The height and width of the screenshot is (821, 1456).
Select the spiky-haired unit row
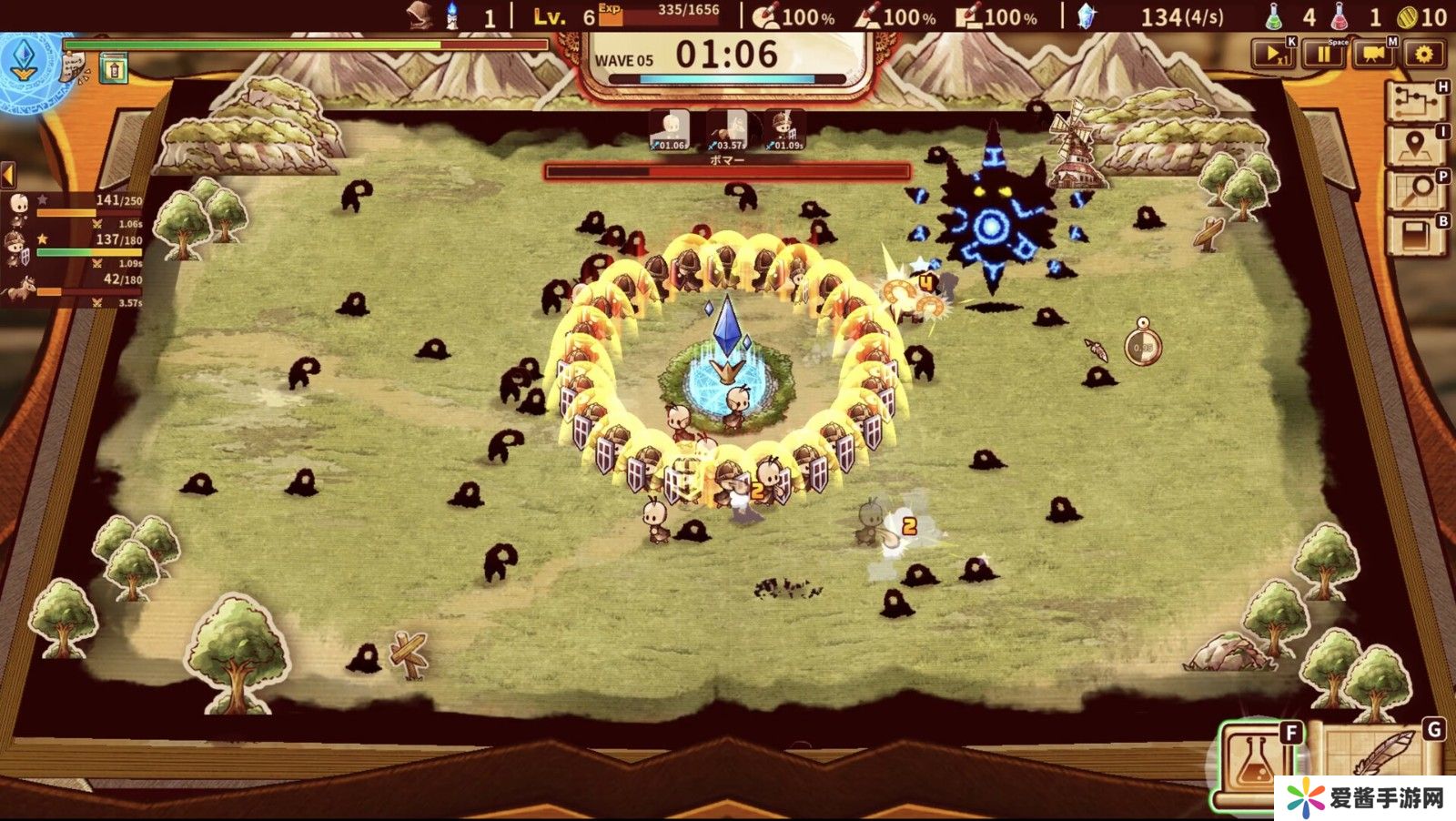(x=73, y=208)
